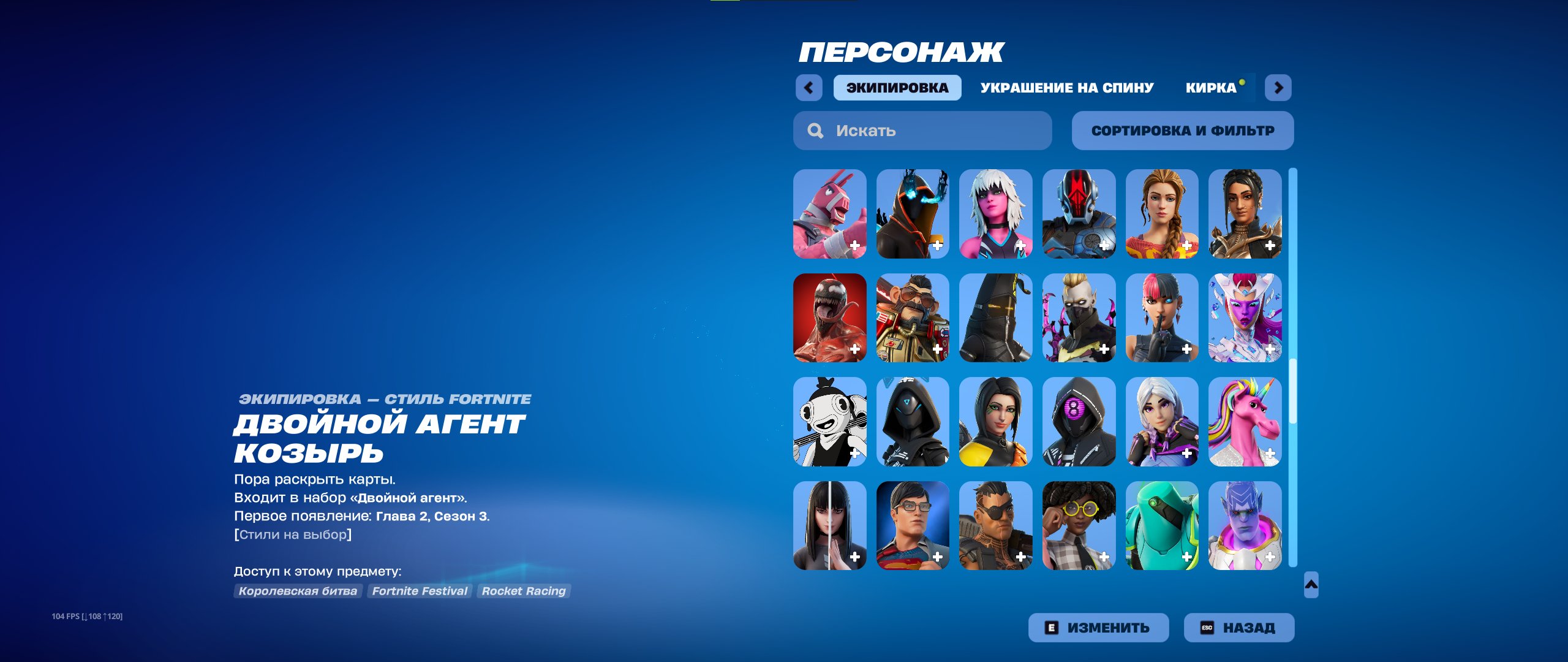
Task: Click the Назад button
Action: click(1238, 627)
